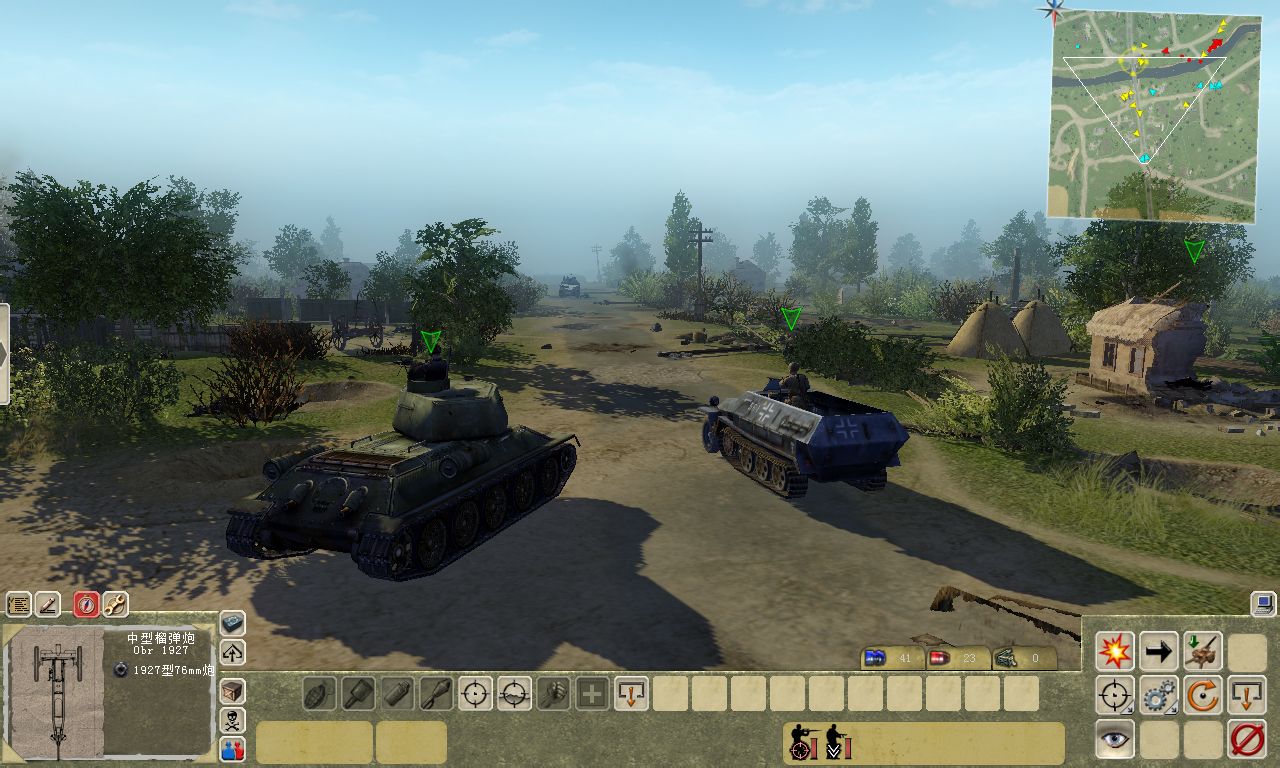Open the wrench settings icon
This screenshot has width=1280, height=768.
pos(115,604)
